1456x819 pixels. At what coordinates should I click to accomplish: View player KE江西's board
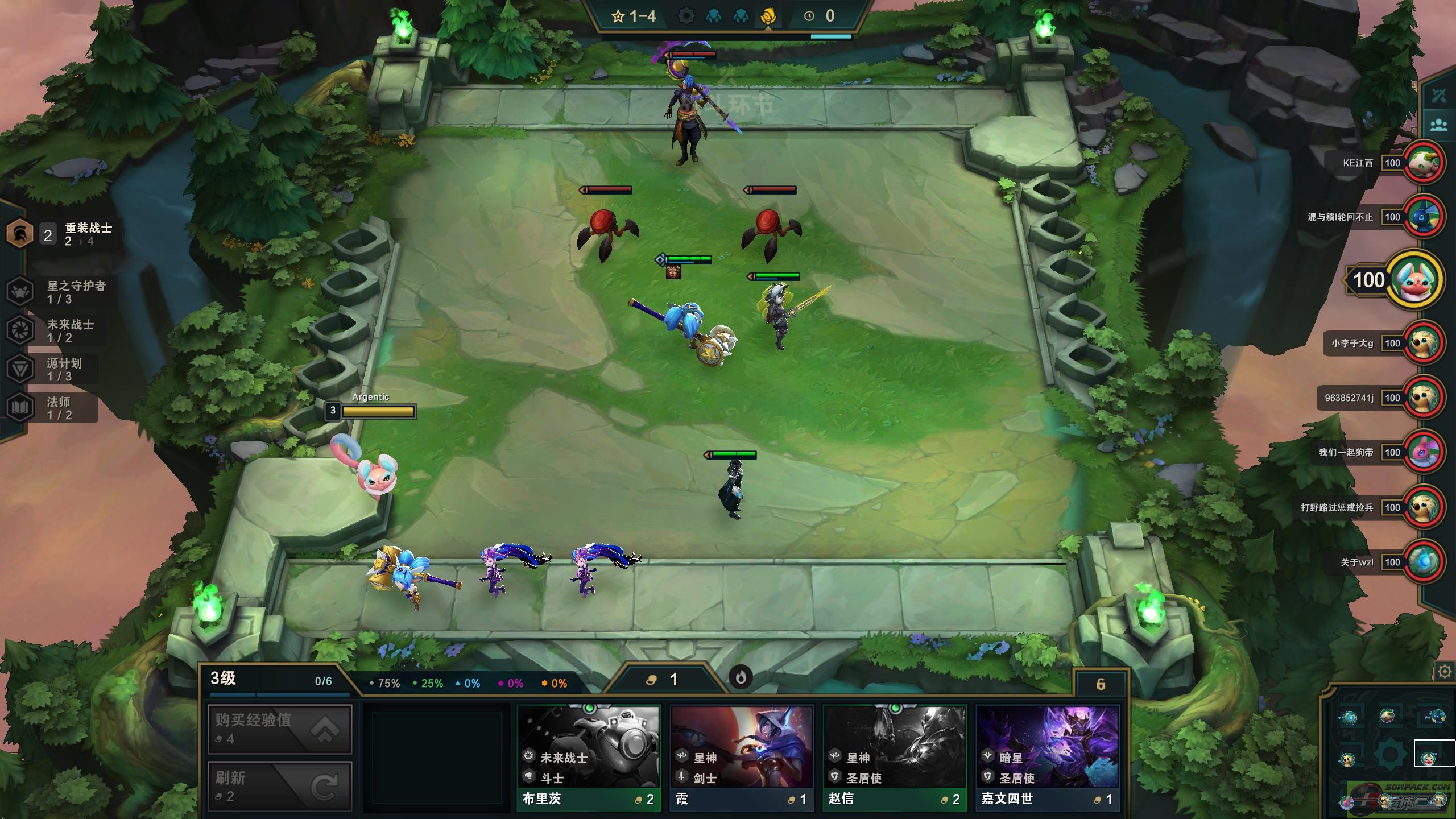pyautogui.click(x=1424, y=163)
